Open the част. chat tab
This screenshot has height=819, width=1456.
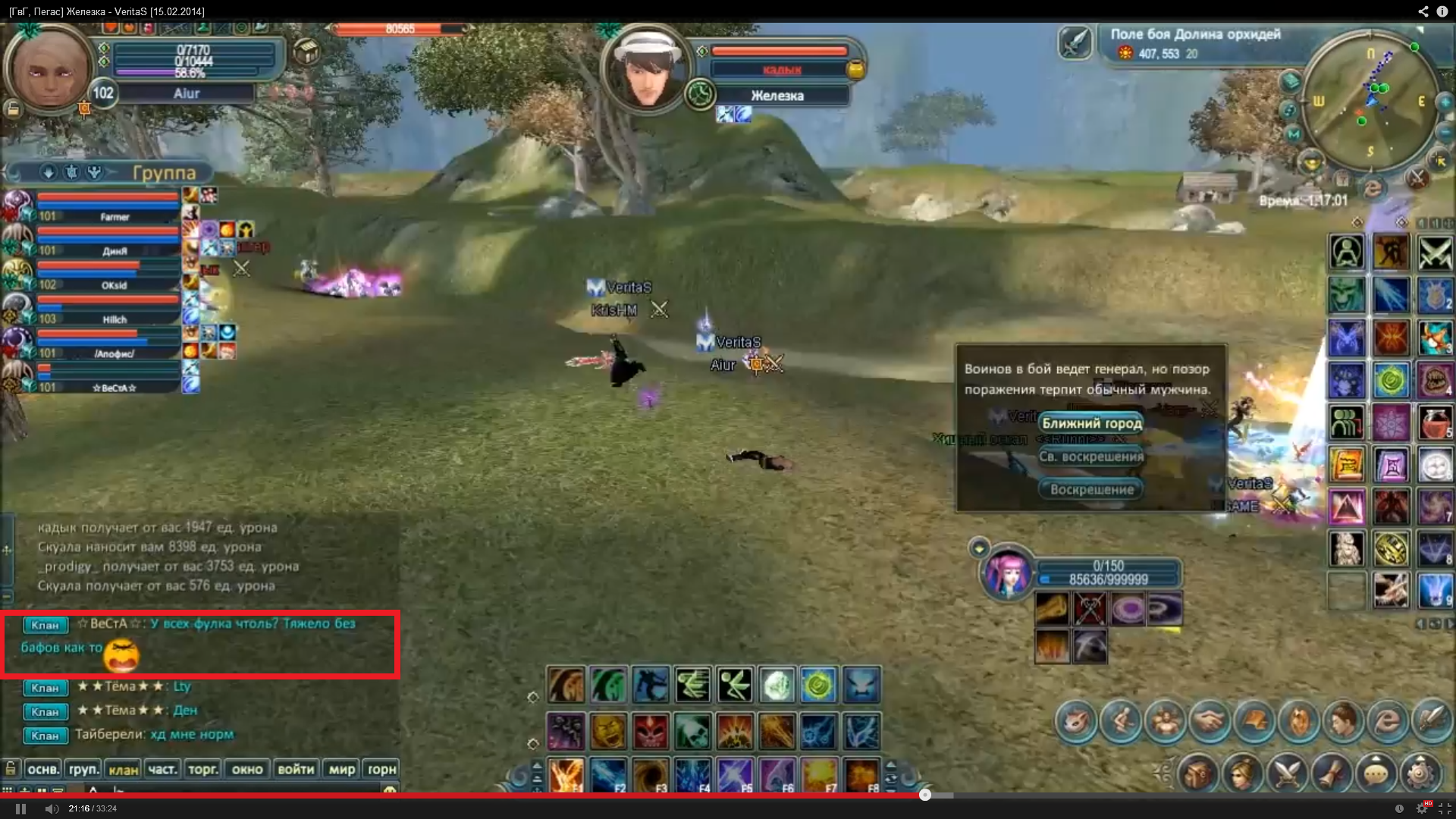pos(162,769)
